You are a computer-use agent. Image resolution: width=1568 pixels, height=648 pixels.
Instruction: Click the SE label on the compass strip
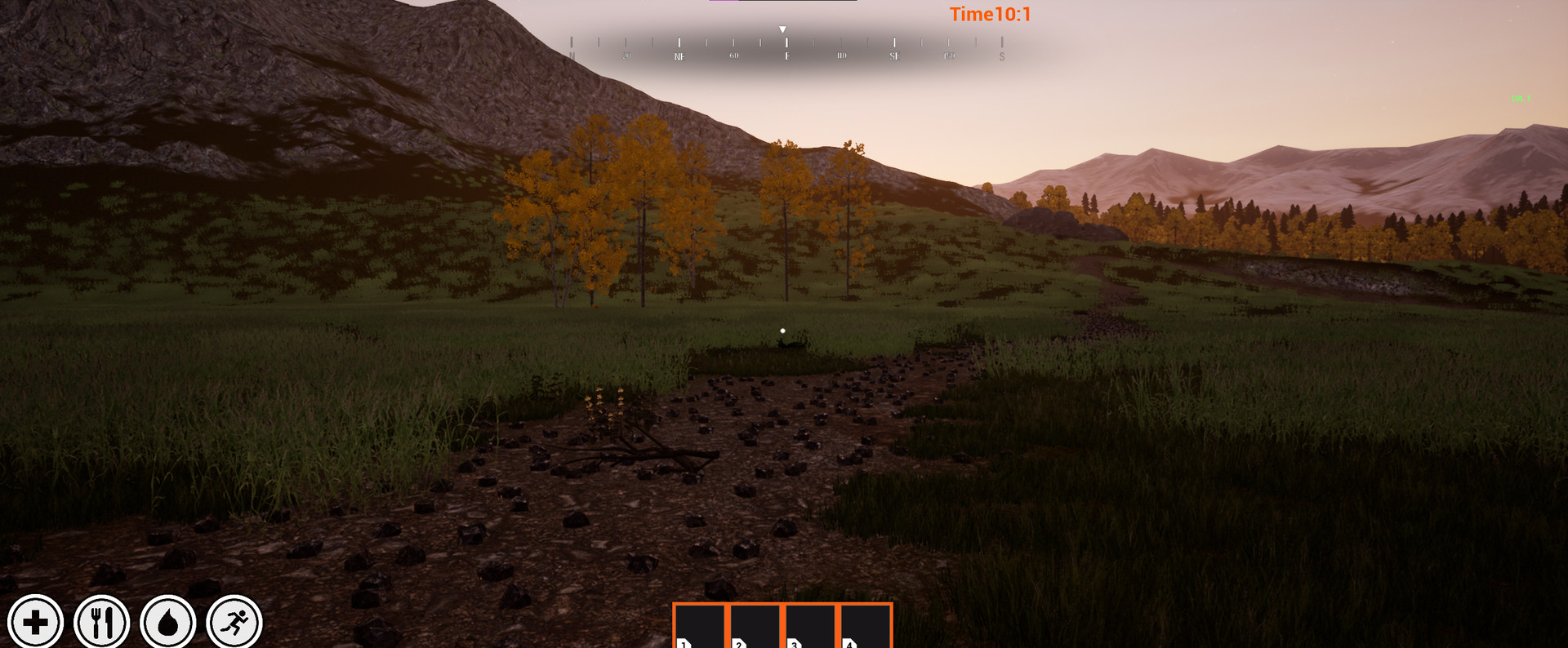tap(894, 55)
